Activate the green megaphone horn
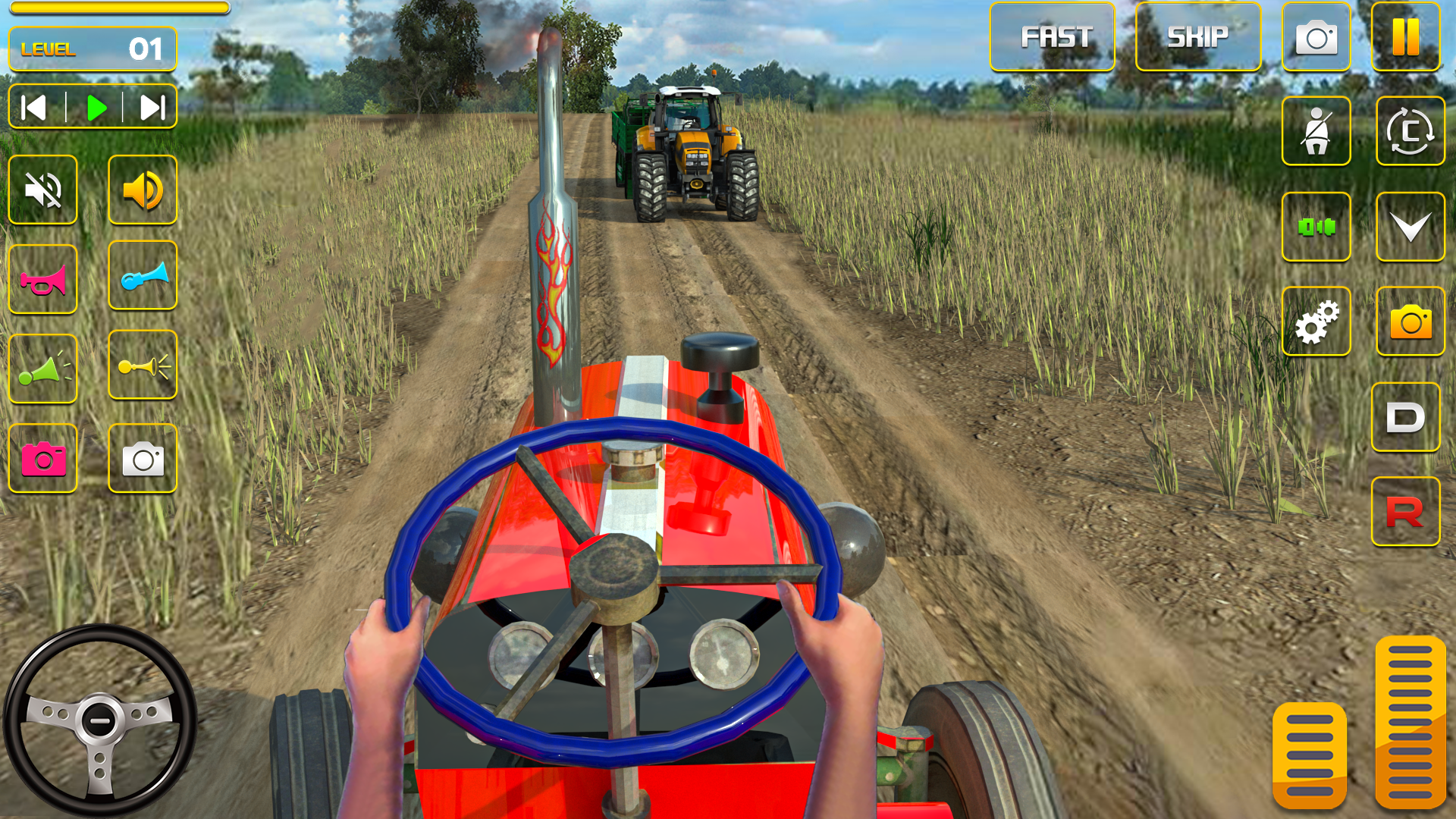Screen dimensions: 1456x819 click(x=42, y=367)
